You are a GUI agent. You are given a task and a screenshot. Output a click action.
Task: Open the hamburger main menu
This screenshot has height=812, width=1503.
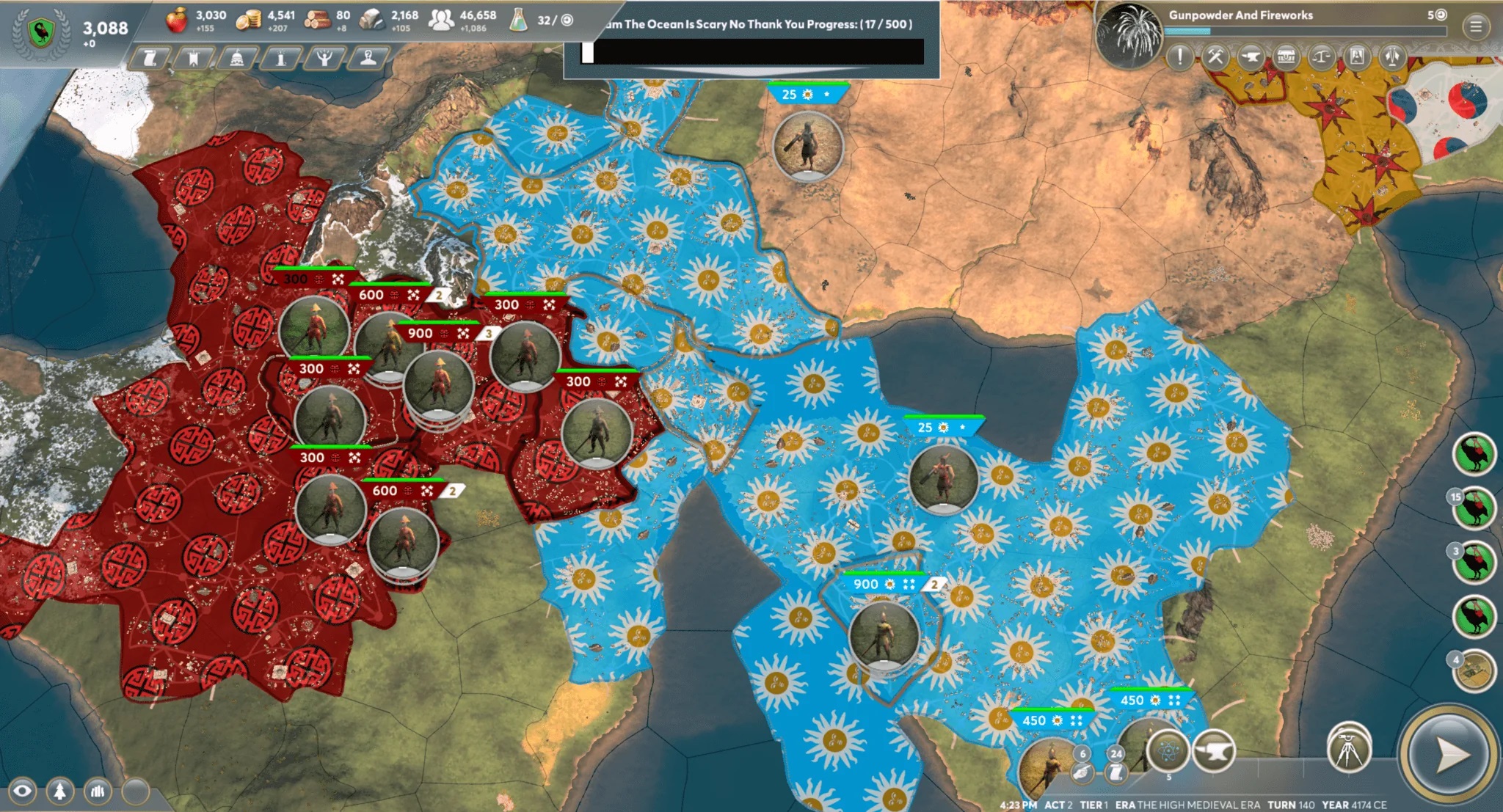click(x=1476, y=28)
